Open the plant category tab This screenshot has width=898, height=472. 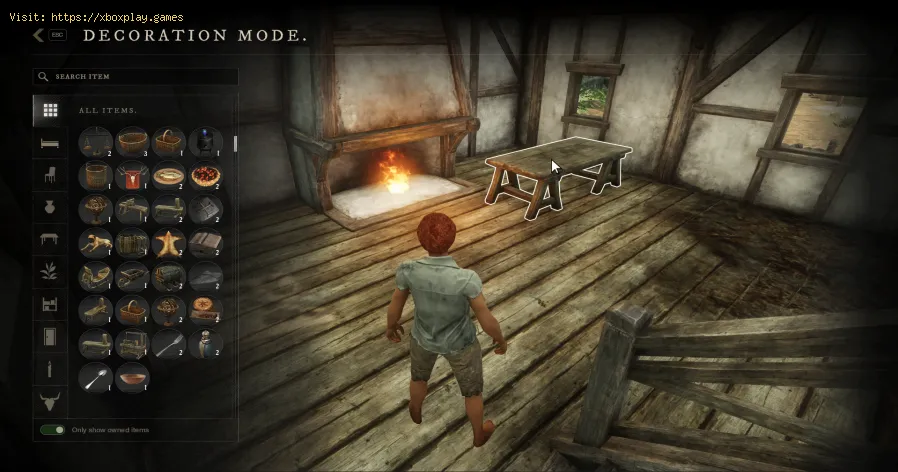[x=49, y=272]
